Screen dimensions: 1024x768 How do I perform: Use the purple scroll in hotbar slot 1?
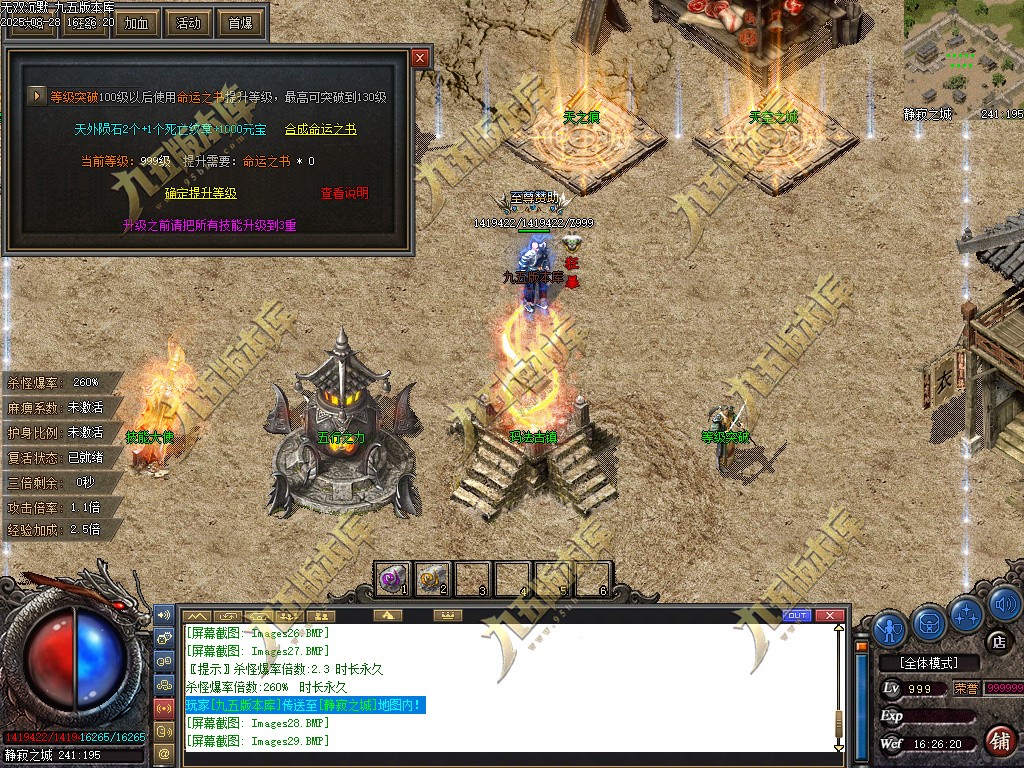(x=393, y=578)
